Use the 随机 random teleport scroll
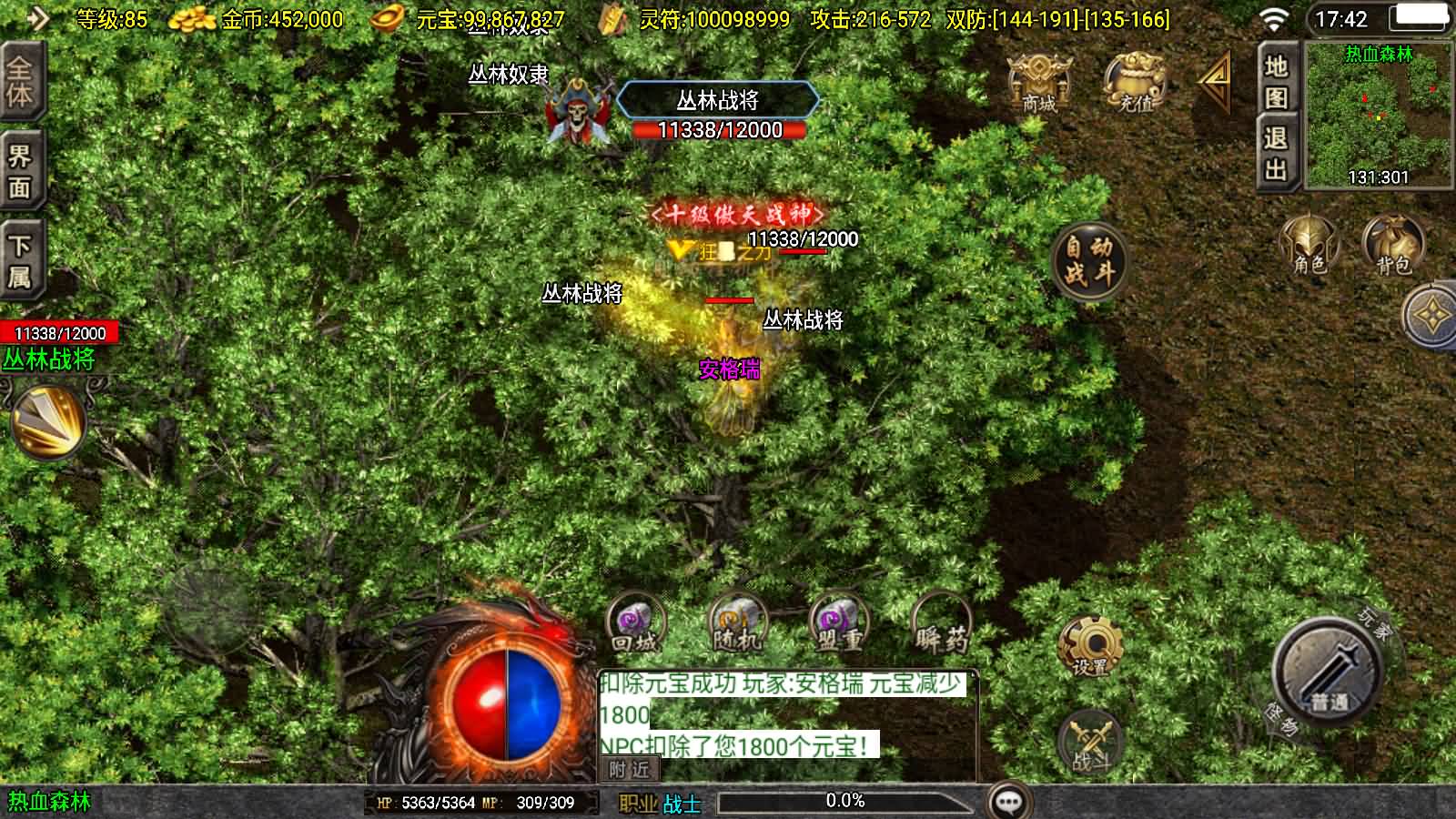The width and height of the screenshot is (1456, 819). pos(737,624)
